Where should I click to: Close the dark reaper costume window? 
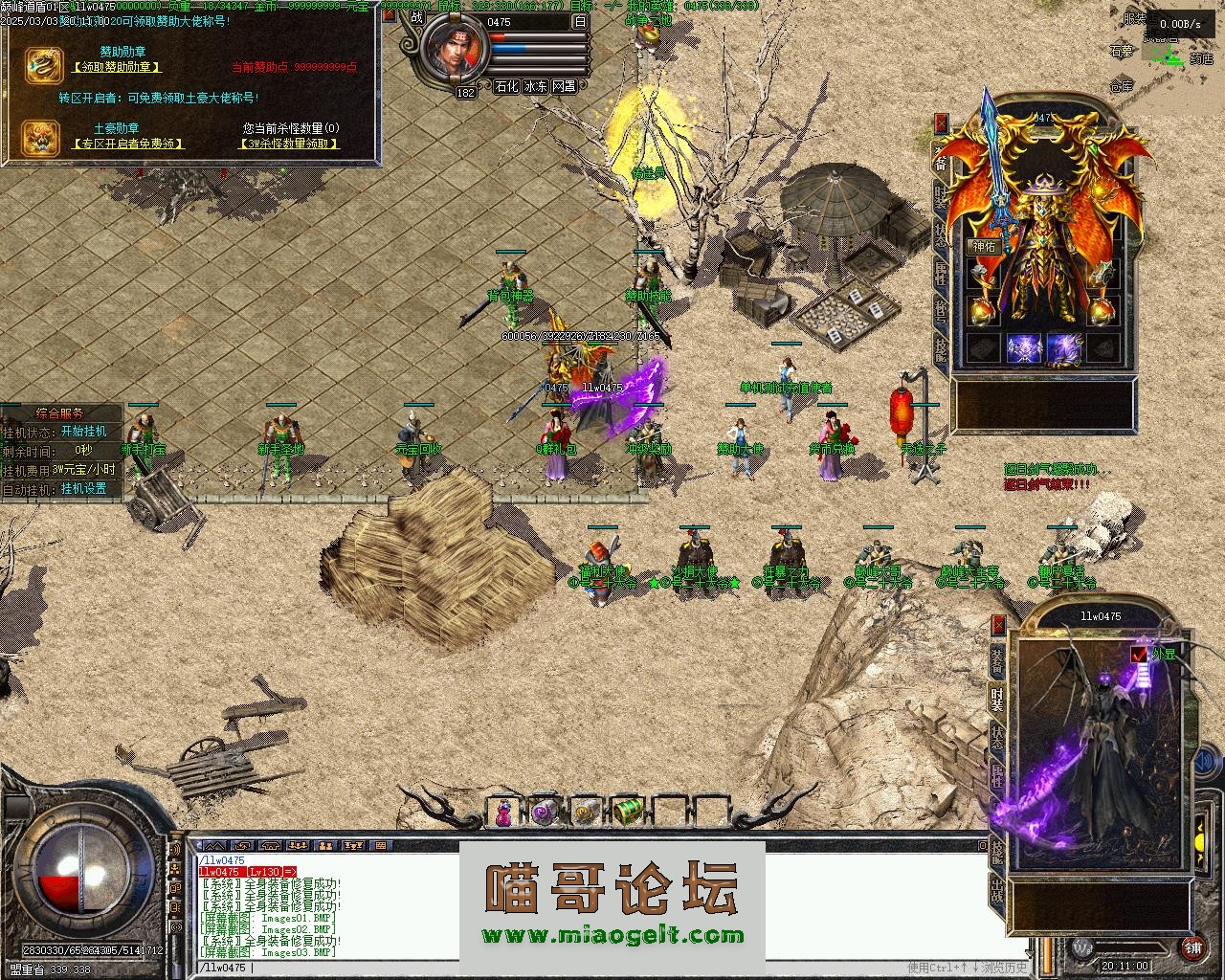[999, 625]
